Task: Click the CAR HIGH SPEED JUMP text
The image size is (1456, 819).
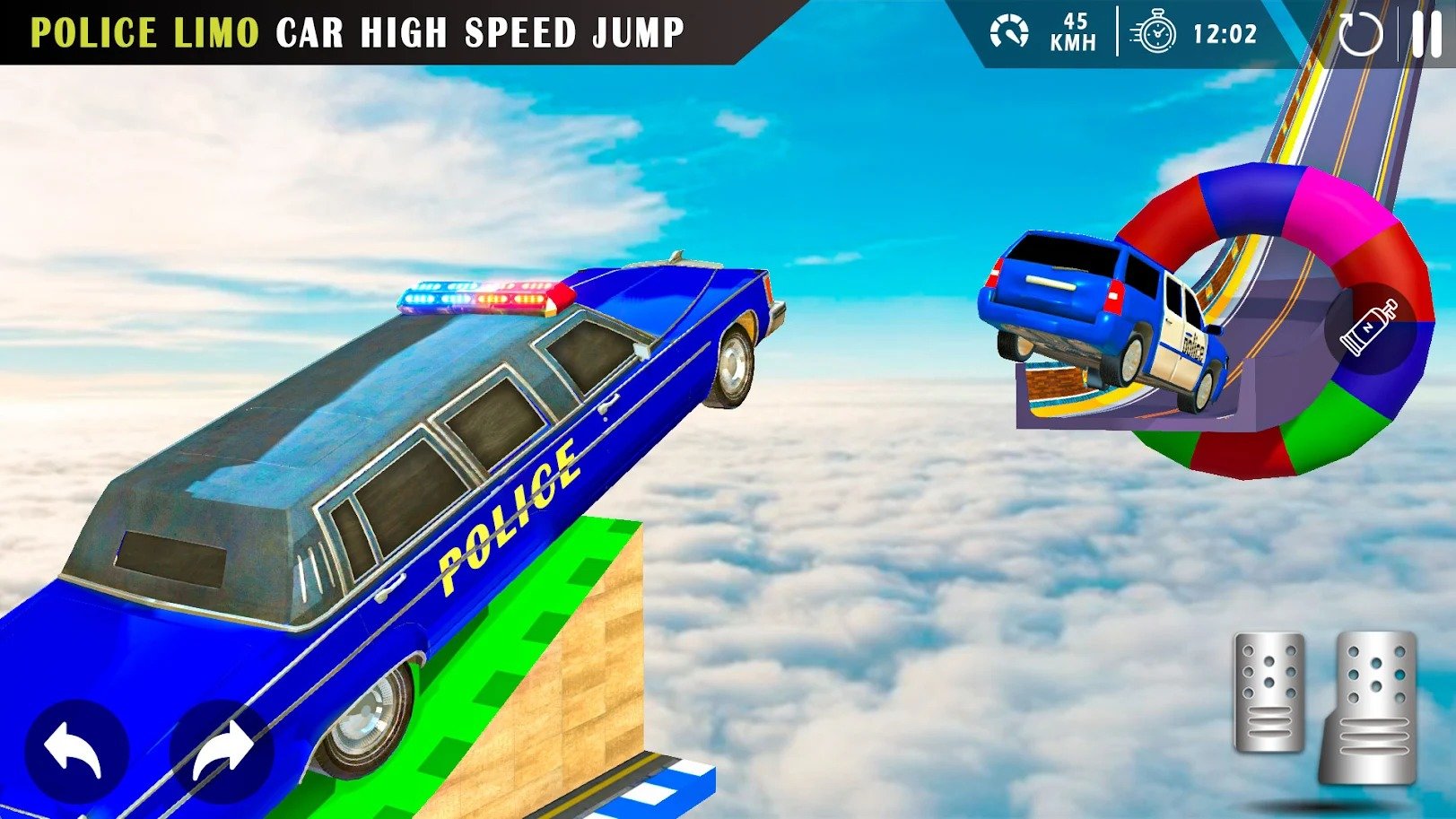Action: 480,32
